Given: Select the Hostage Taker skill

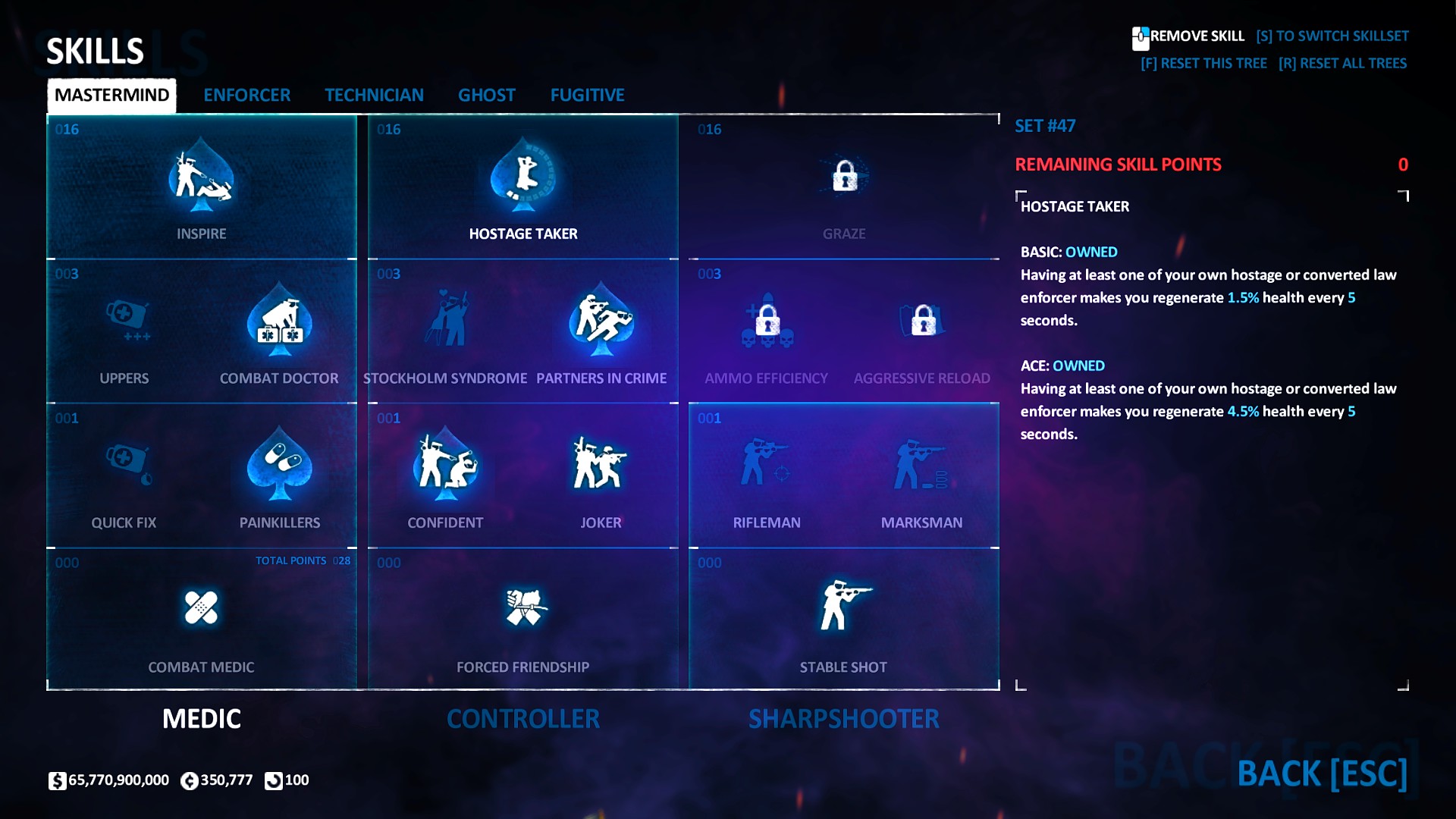Looking at the screenshot, I should [522, 182].
